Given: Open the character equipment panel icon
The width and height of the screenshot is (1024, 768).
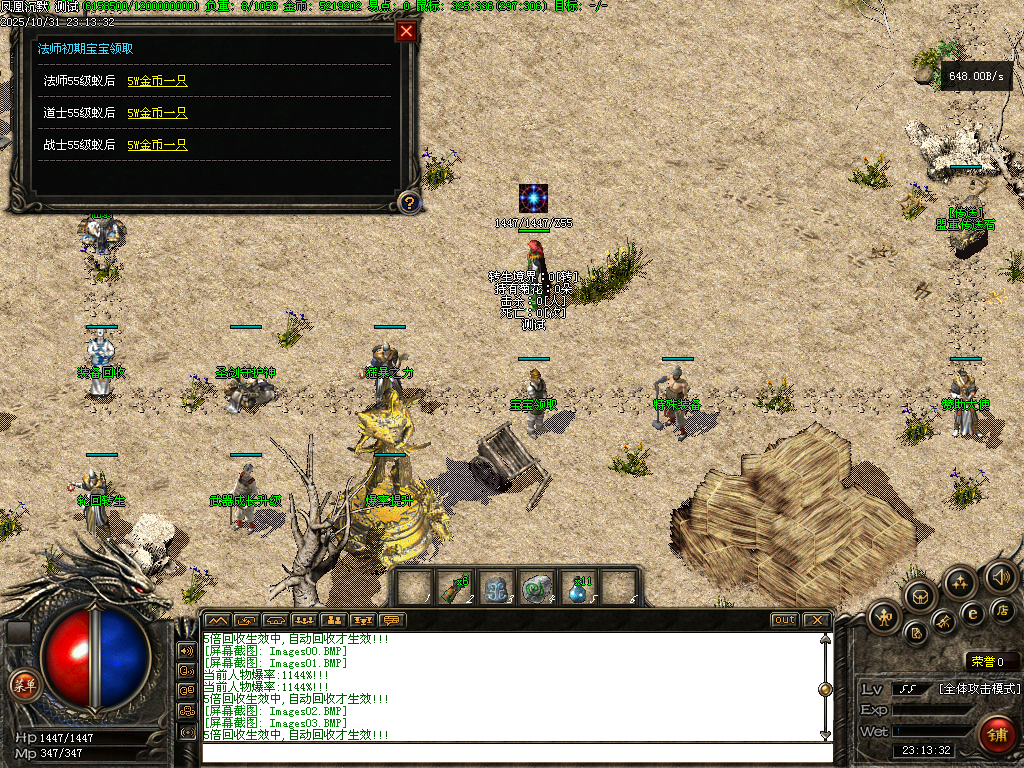Looking at the screenshot, I should click(x=884, y=616).
